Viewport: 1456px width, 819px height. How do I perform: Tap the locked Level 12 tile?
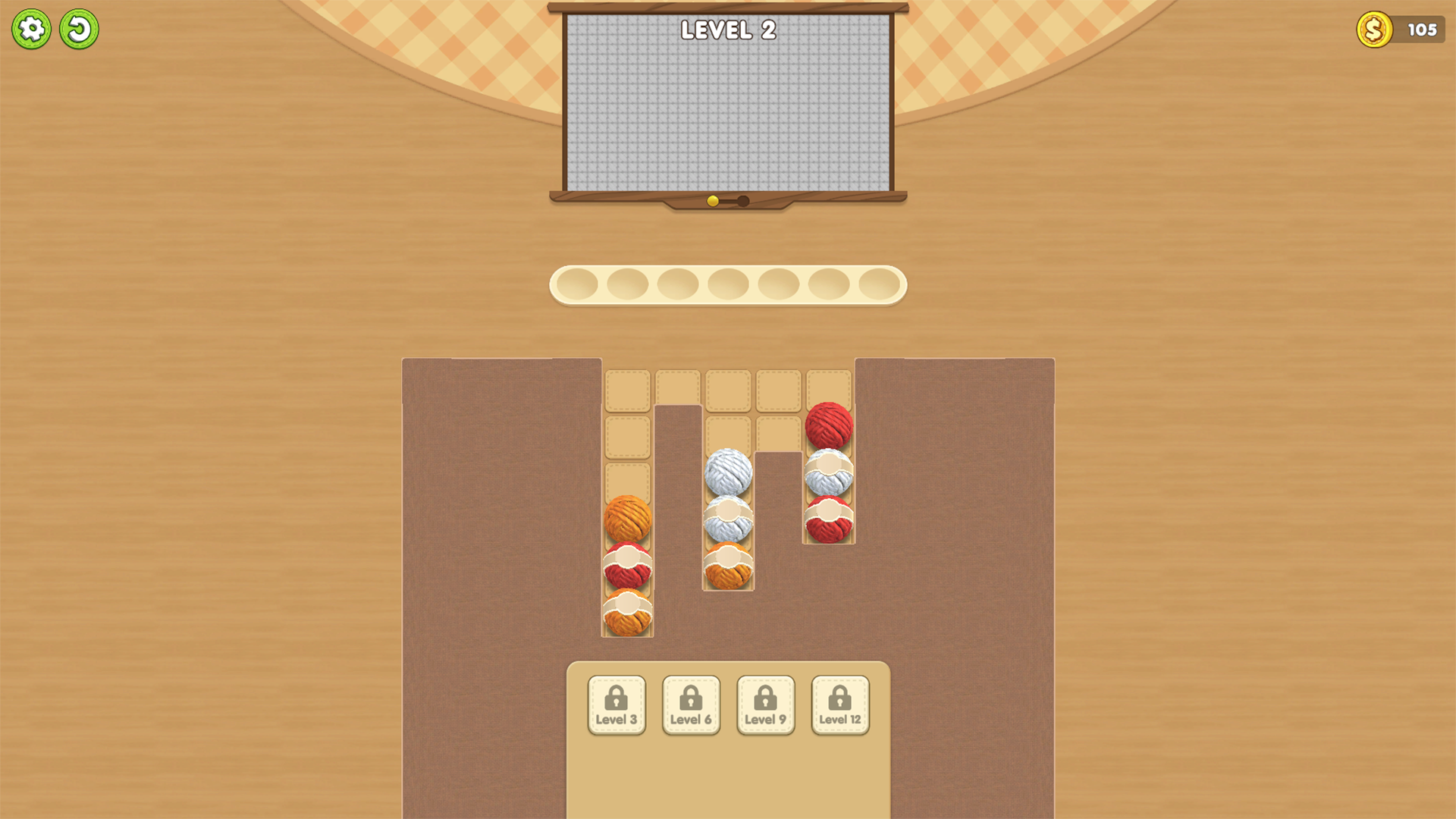[x=840, y=704]
